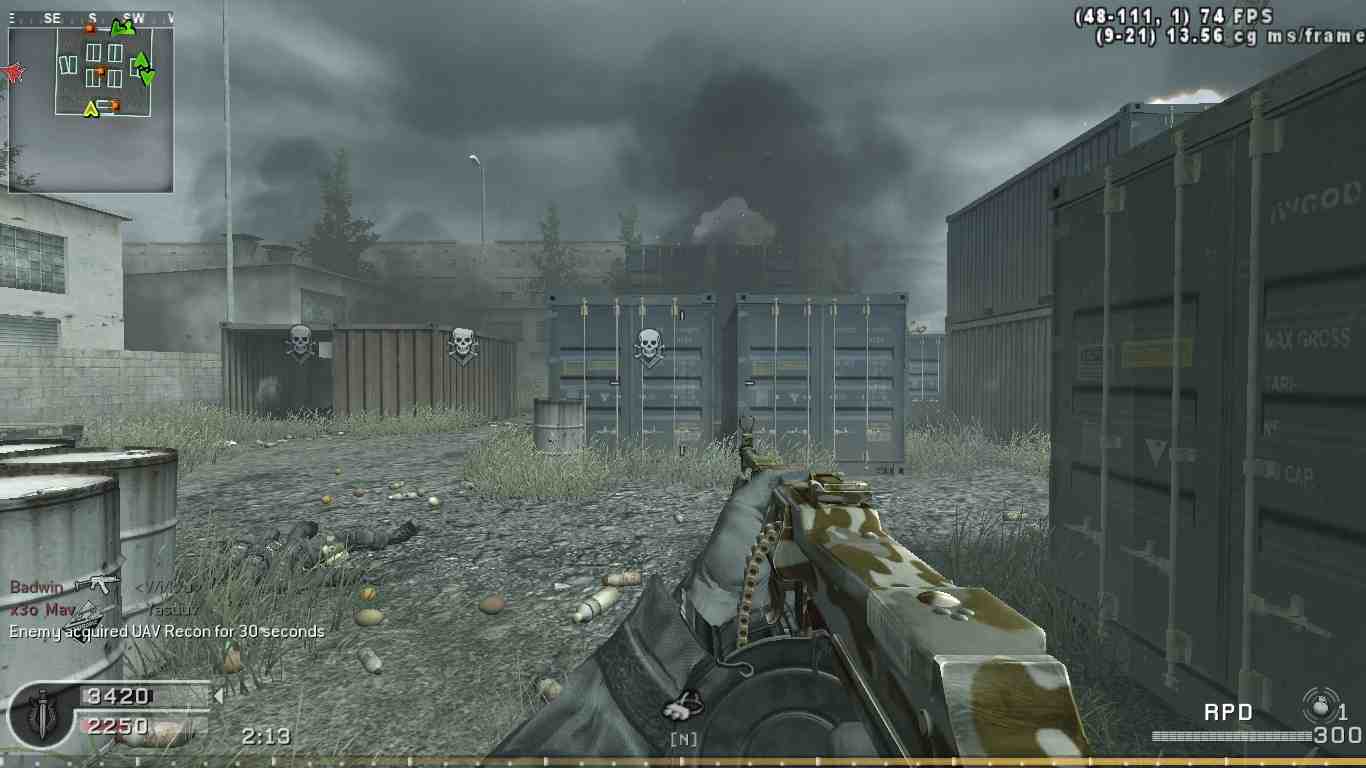Select the frag grenade icon
The image size is (1366, 768).
coord(1320,706)
